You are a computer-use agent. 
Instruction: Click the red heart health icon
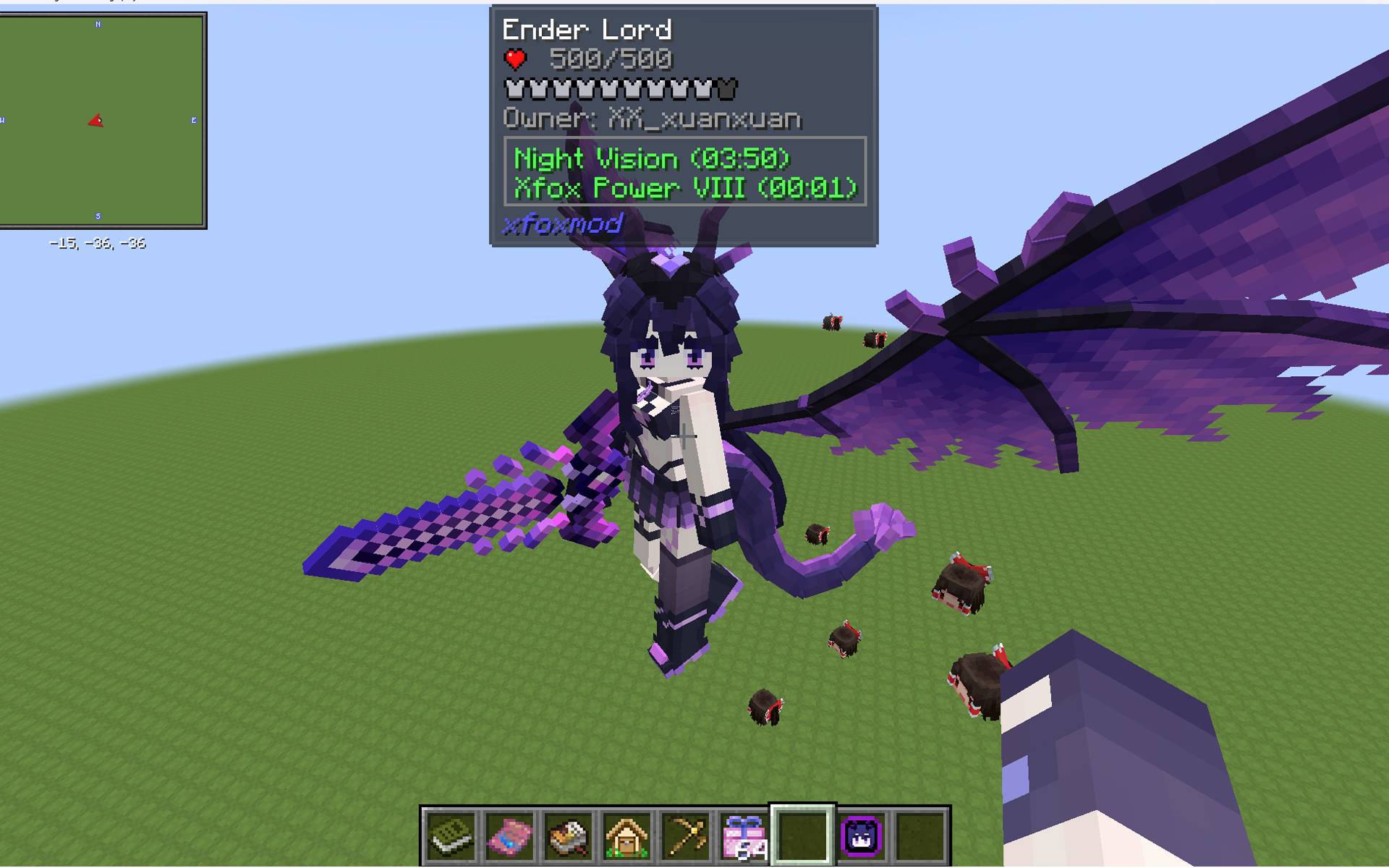517,59
